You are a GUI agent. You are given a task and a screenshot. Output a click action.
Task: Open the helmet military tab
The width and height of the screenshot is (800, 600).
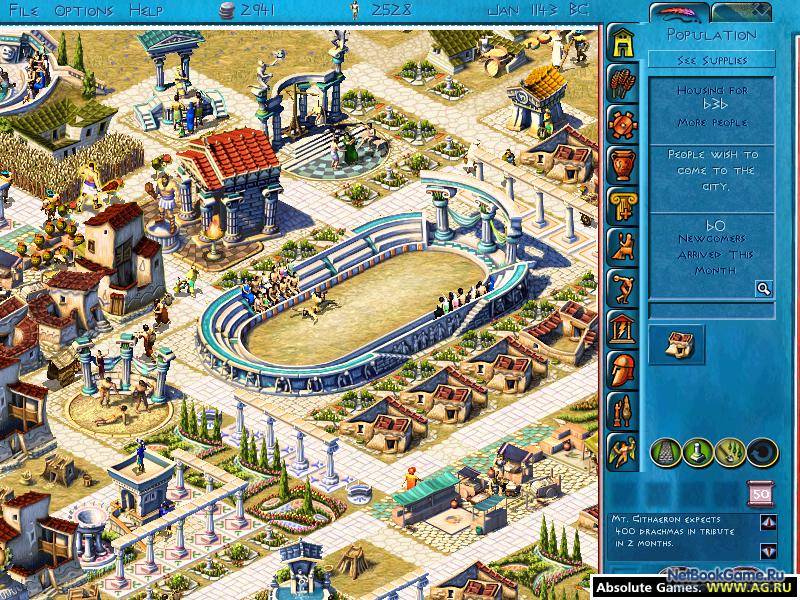[x=623, y=368]
